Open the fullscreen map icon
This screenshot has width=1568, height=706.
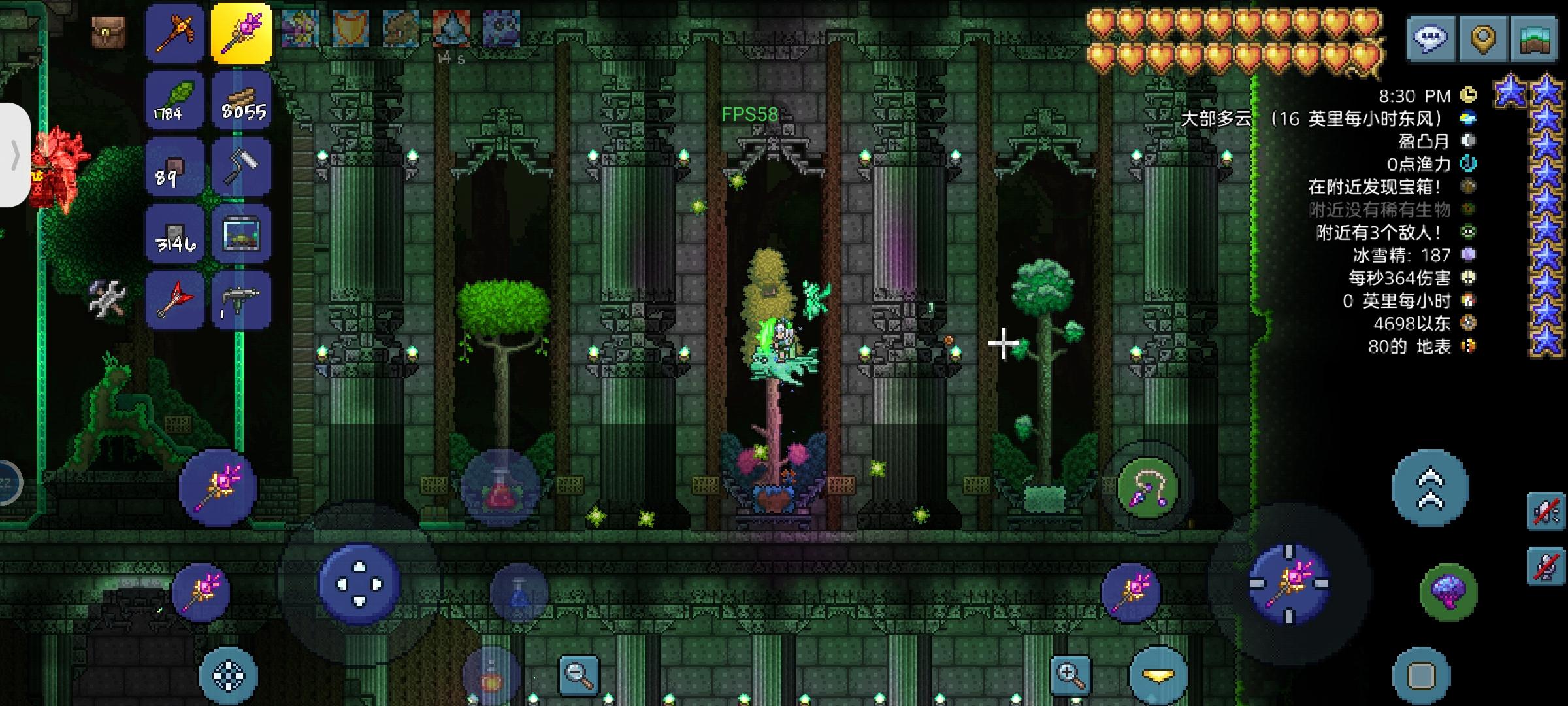tap(1533, 37)
